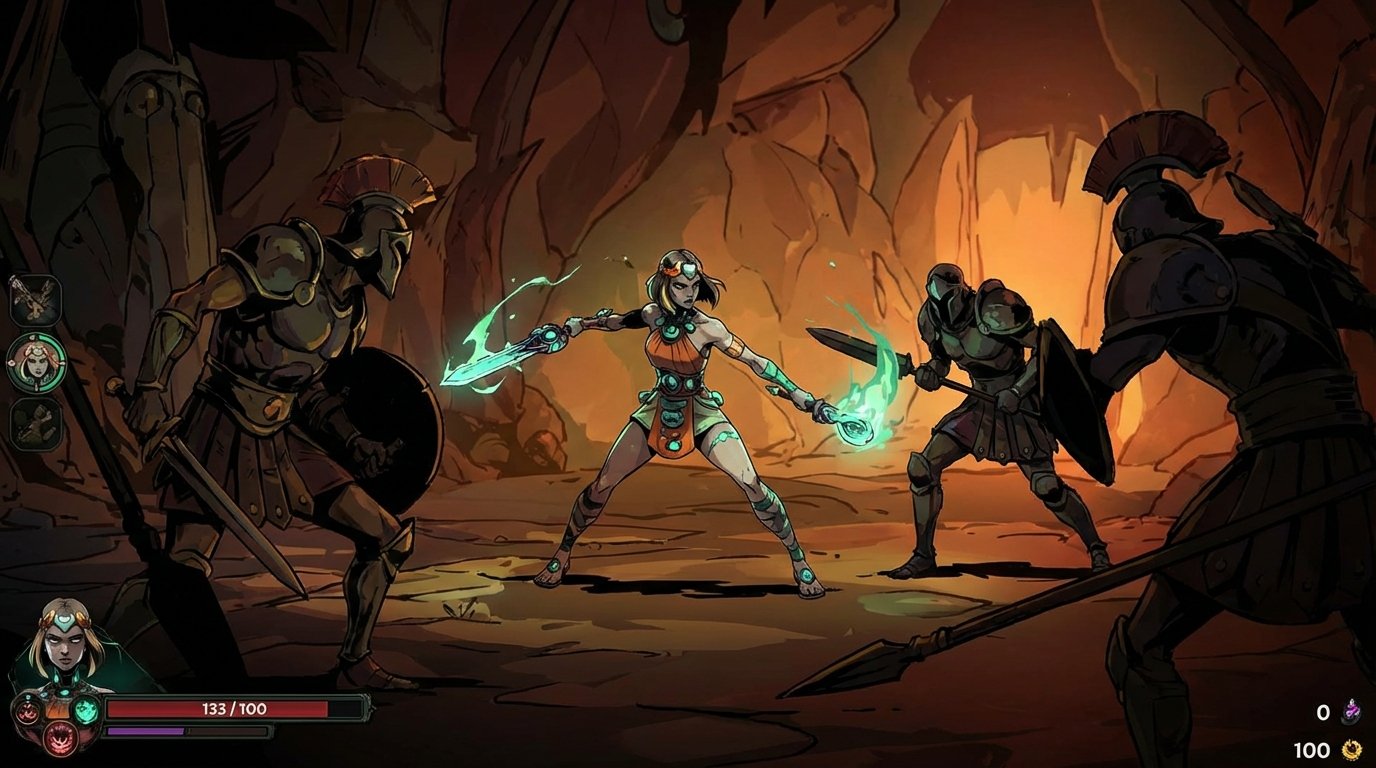Image resolution: width=1376 pixels, height=768 pixels.
Task: Click the purple experience bar segment
Action: point(145,730)
